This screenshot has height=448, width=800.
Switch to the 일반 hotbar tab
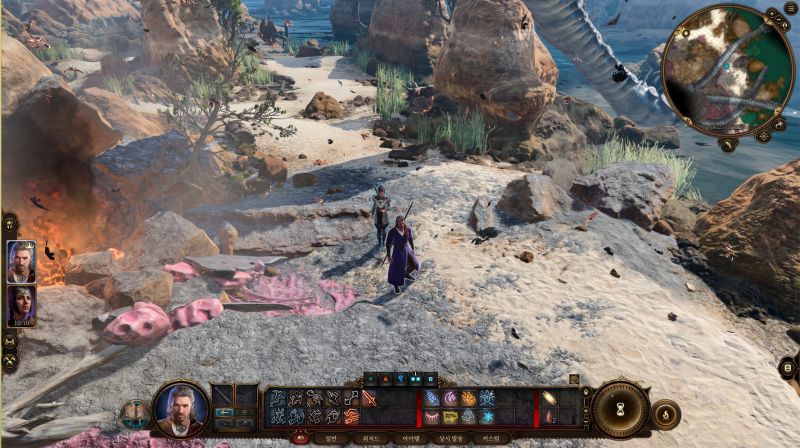(328, 438)
